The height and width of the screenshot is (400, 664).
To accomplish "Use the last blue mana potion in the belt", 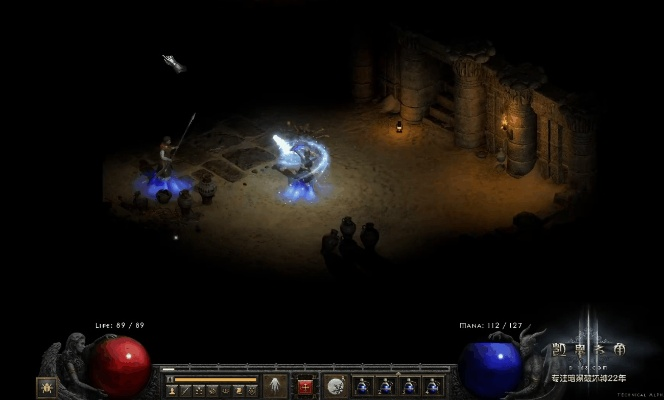I will tap(433, 386).
